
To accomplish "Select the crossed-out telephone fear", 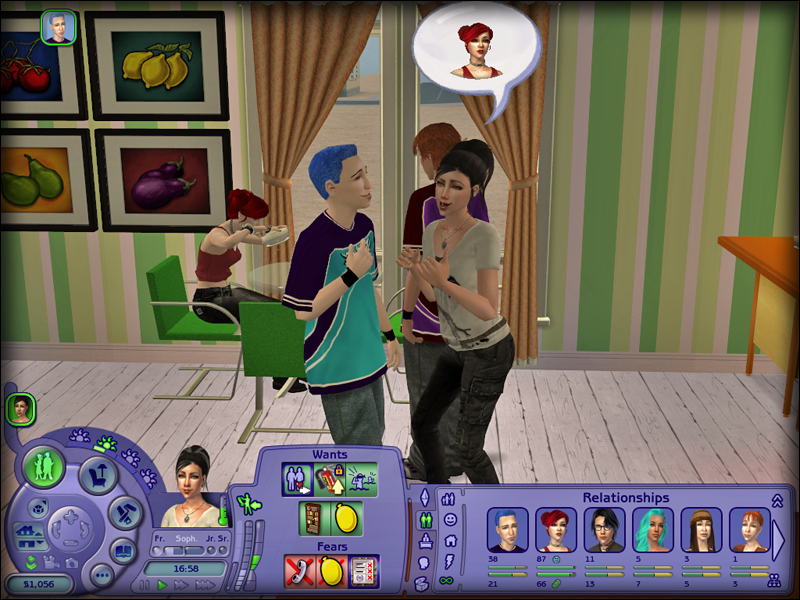I will [300, 571].
